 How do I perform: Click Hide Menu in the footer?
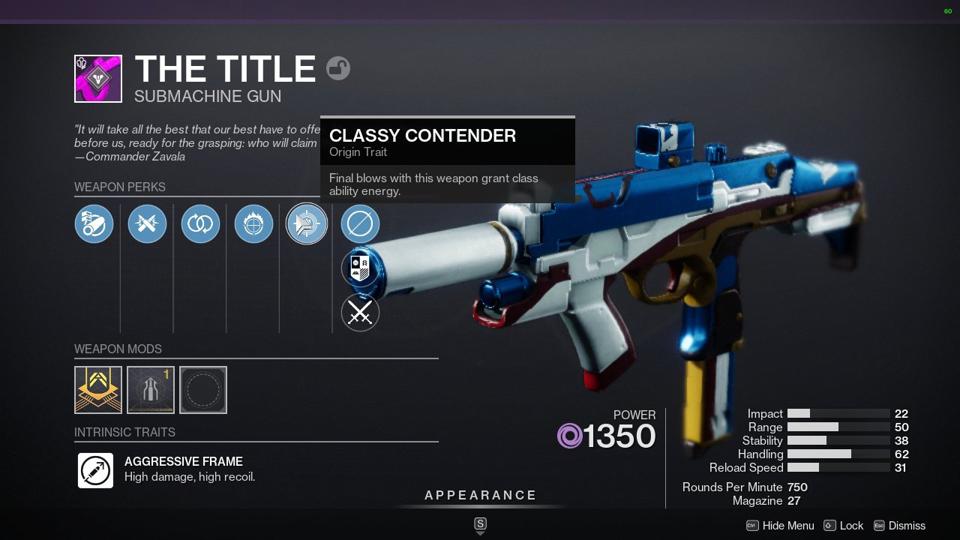780,526
